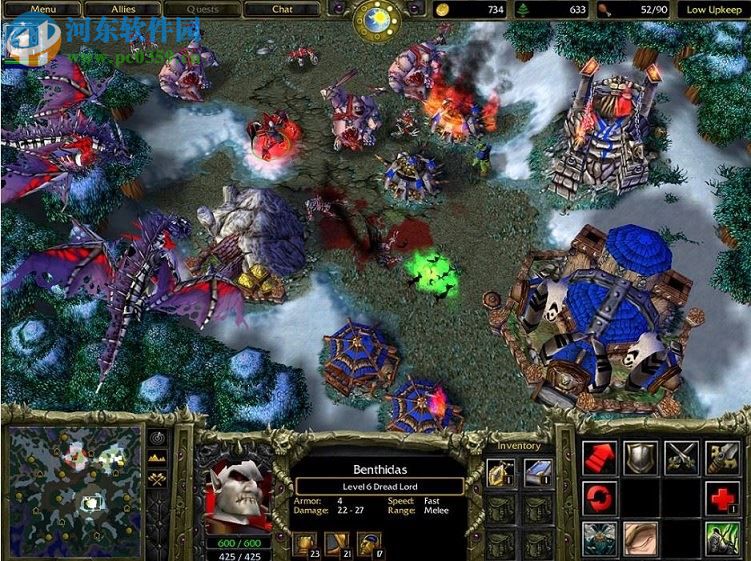
Task: Select the red circular arrows Patrol command
Action: tap(598, 498)
